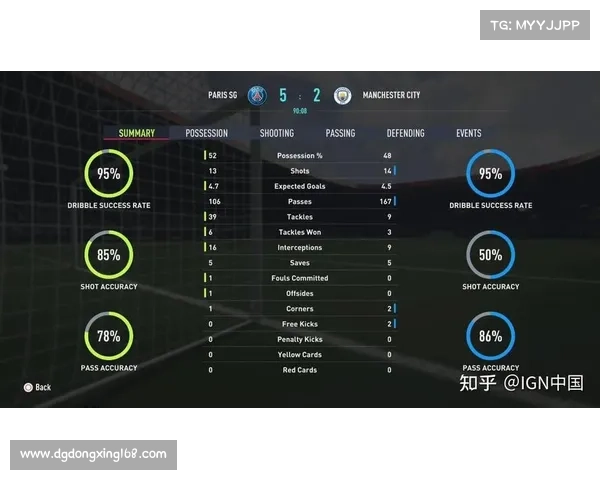Select the Passing tab
This screenshot has height=480, width=600.
tap(340, 133)
